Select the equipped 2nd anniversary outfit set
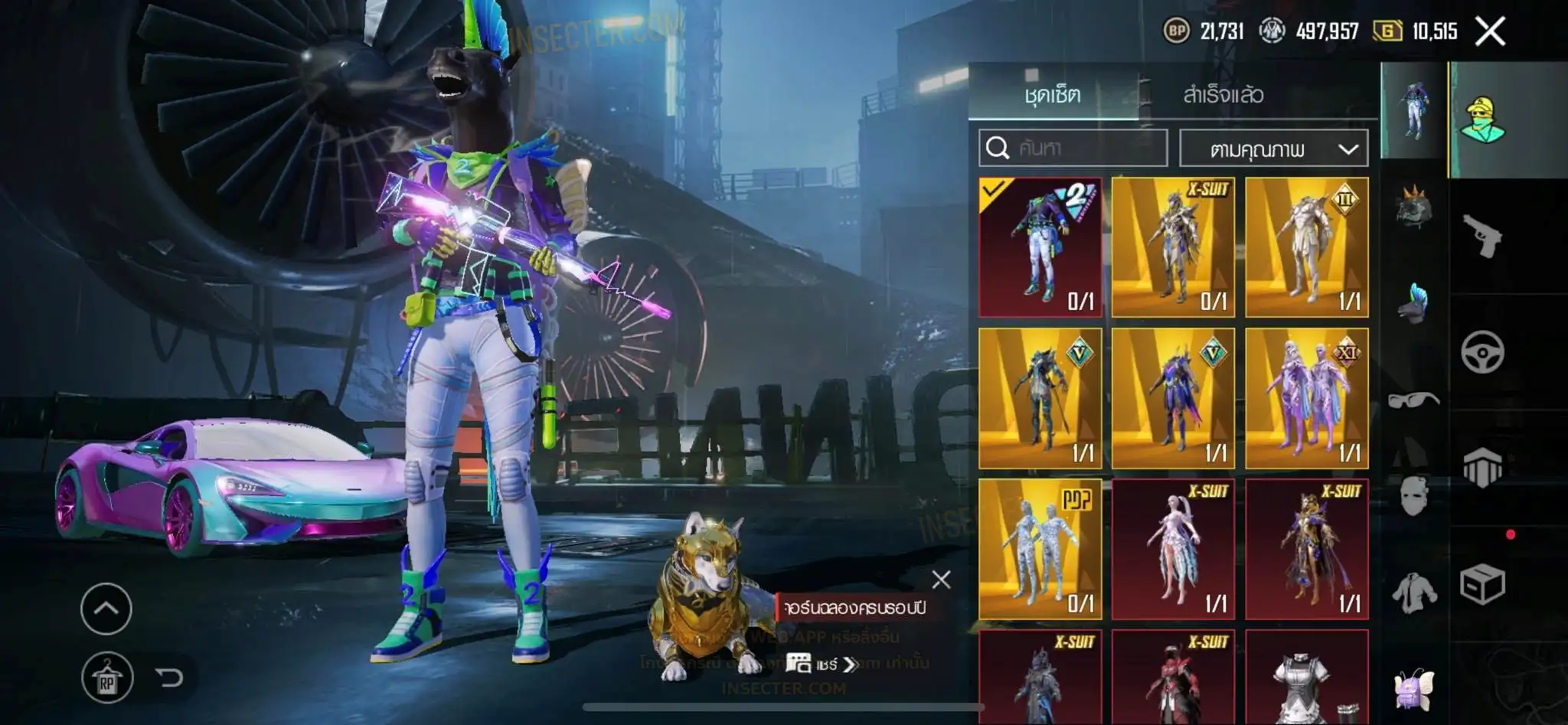Image resolution: width=1568 pixels, height=725 pixels. [1040, 247]
